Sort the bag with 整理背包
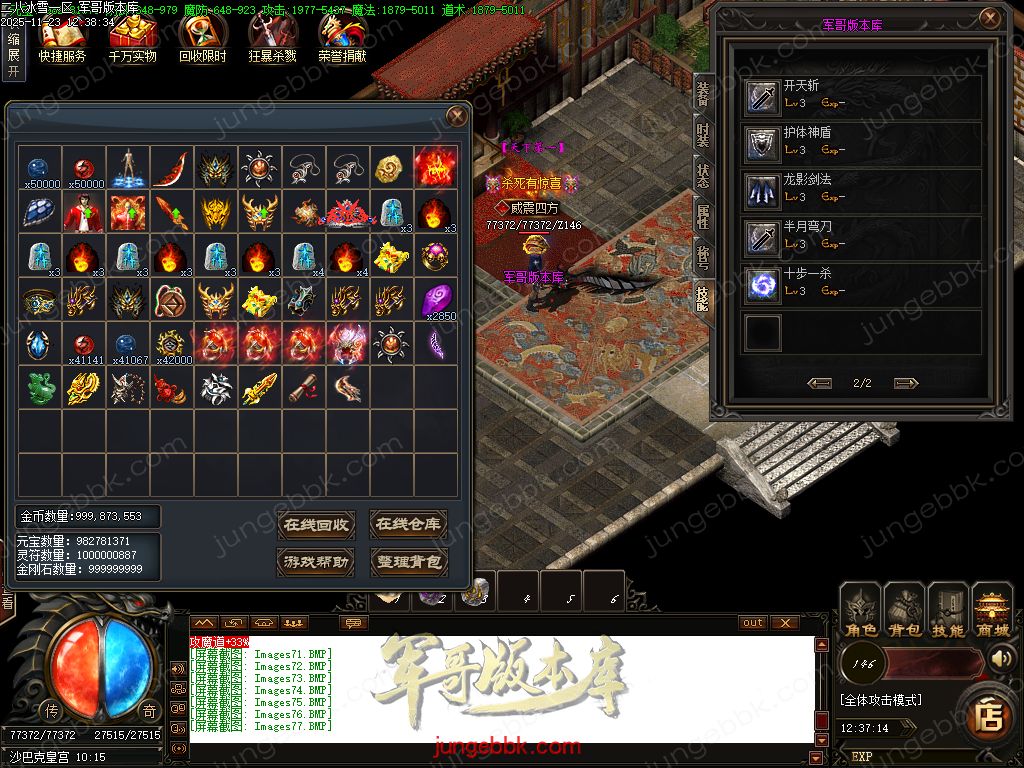The width and height of the screenshot is (1024, 768). pos(408,562)
